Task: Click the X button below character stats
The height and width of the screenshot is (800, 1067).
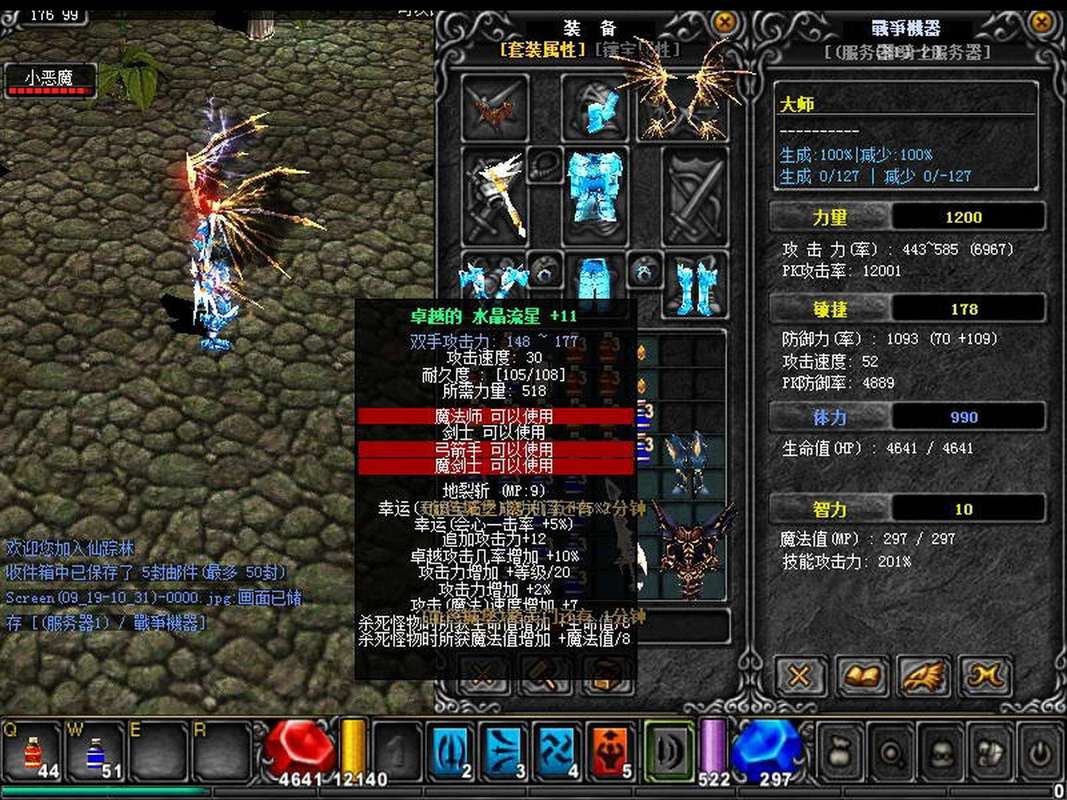Action: pos(799,677)
